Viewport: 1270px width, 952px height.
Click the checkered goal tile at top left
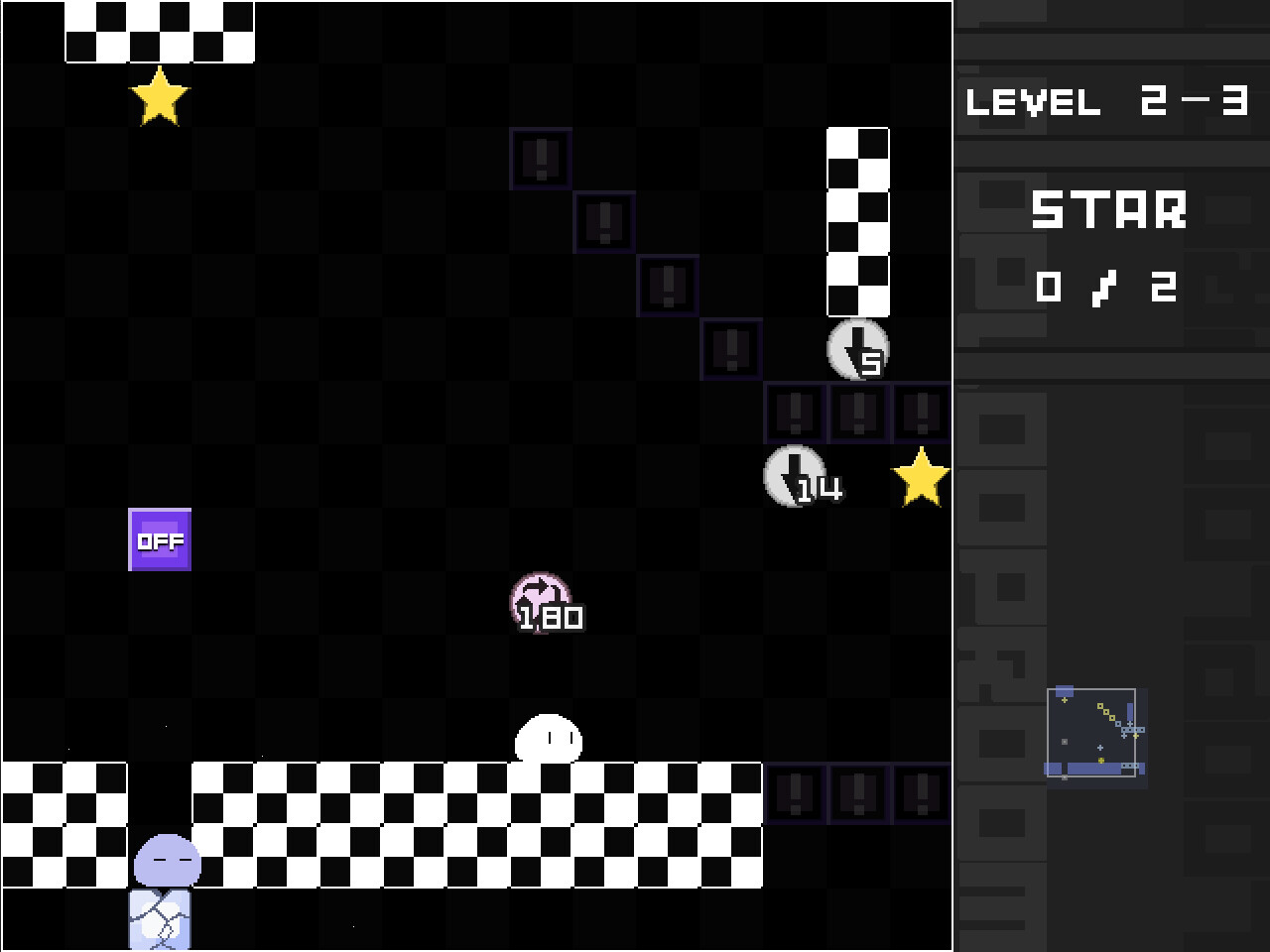(159, 33)
